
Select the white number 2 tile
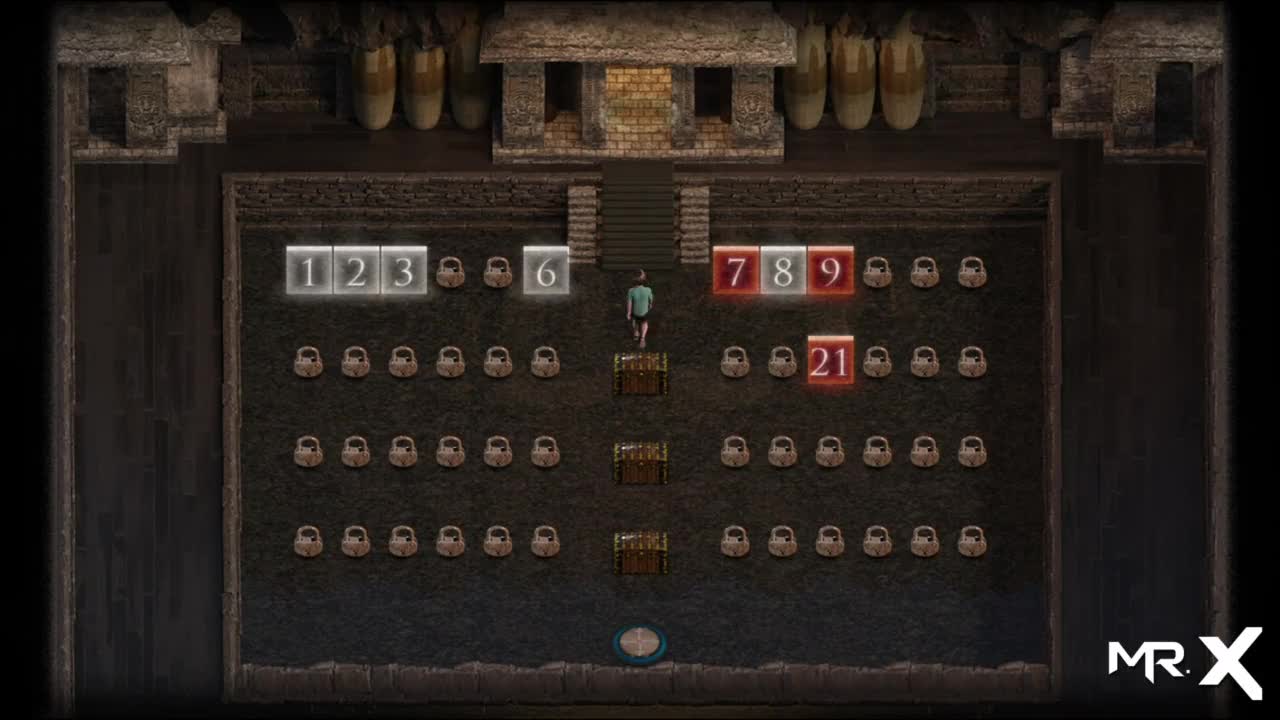coord(356,271)
